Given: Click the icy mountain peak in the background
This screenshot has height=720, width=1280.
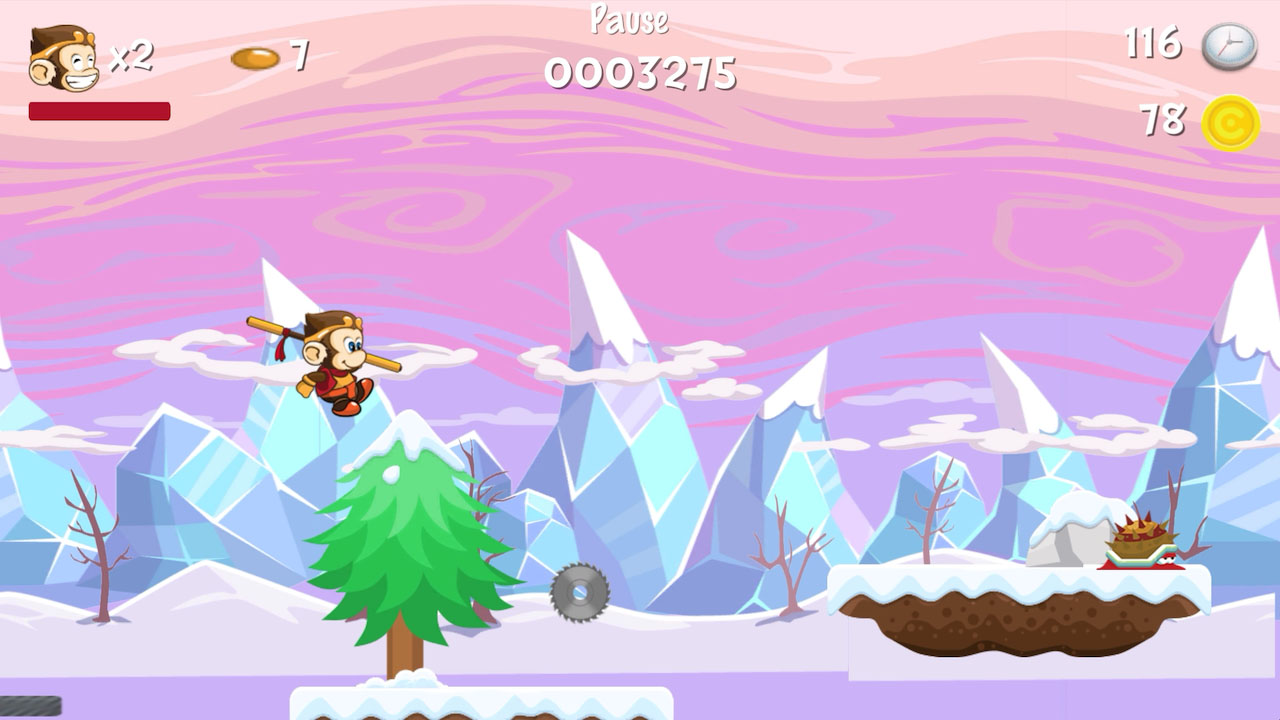Looking at the screenshot, I should click(600, 300).
